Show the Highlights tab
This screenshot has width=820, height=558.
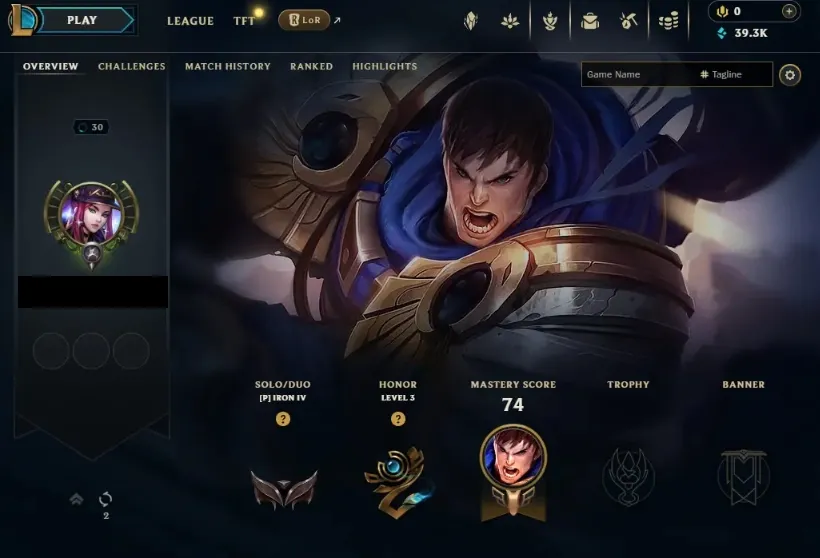click(x=384, y=67)
